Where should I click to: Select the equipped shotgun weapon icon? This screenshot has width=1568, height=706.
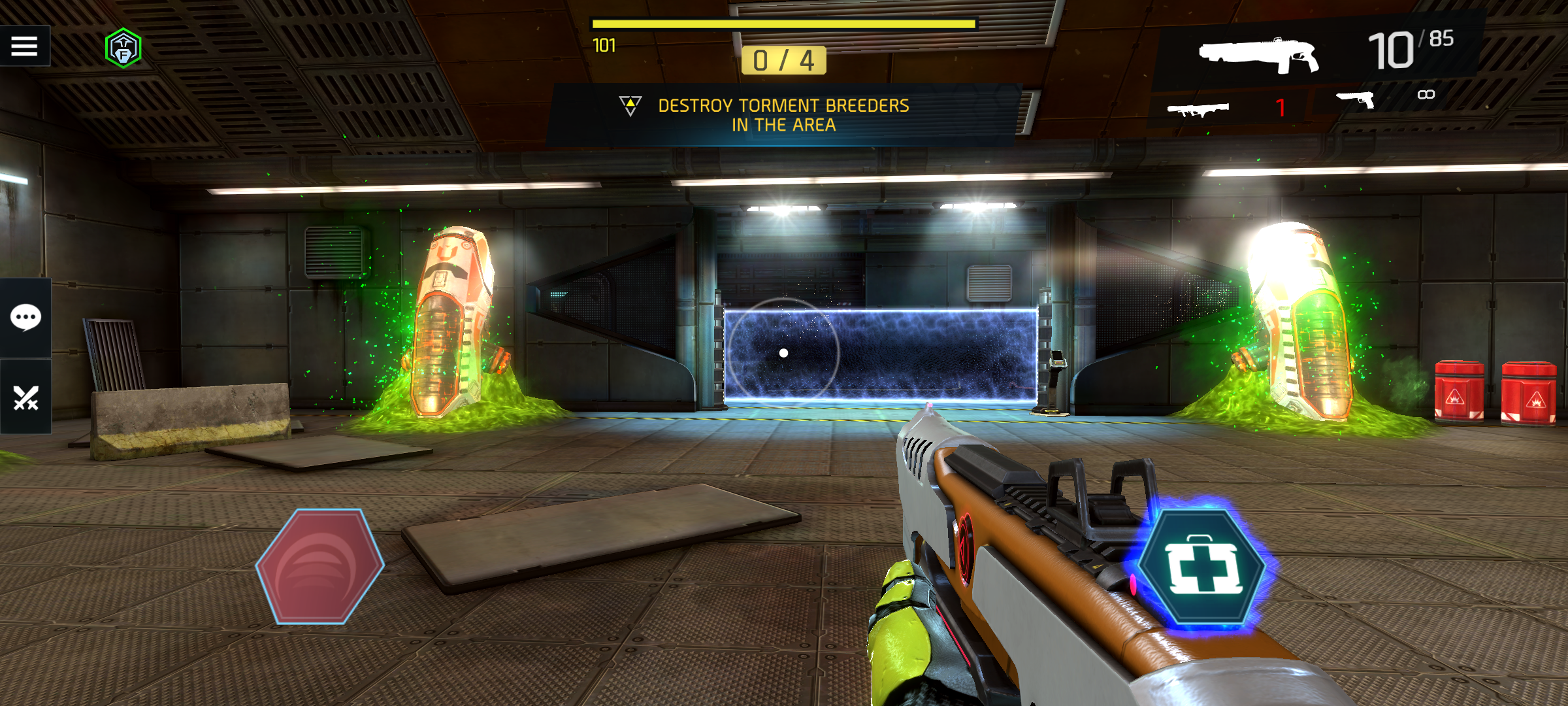[1258, 55]
